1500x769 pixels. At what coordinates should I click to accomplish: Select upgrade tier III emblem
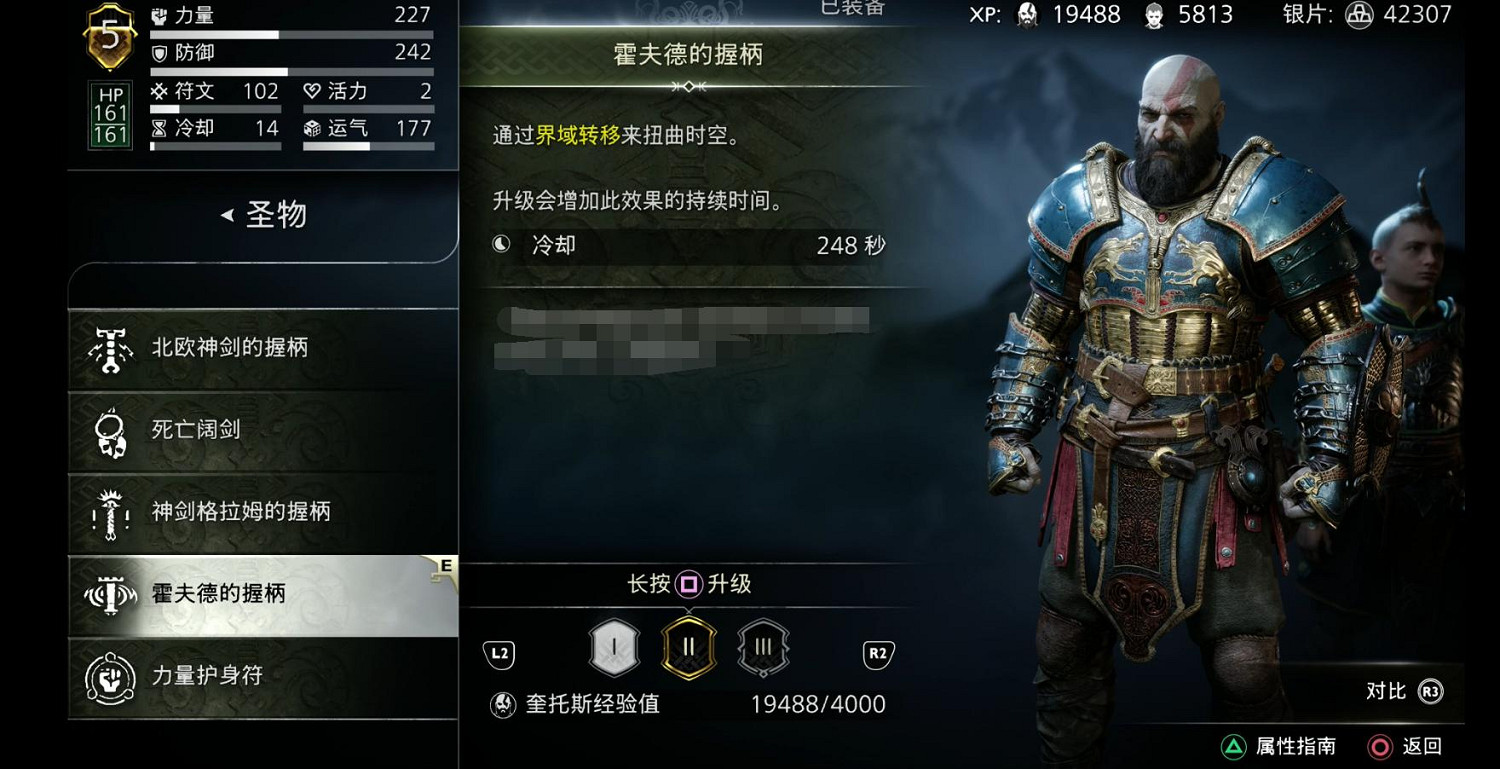[x=761, y=647]
